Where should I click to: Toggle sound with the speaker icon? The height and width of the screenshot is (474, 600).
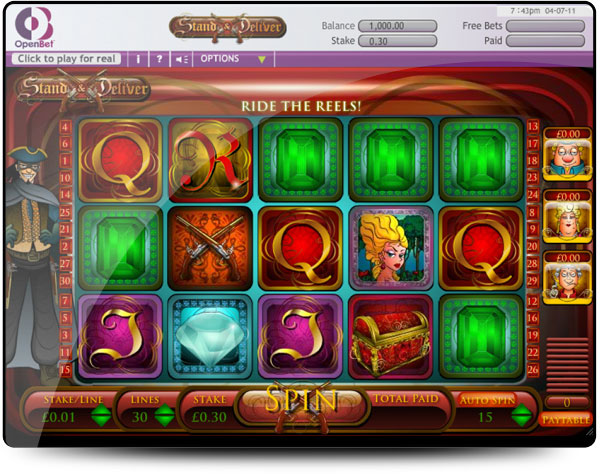pos(182,59)
